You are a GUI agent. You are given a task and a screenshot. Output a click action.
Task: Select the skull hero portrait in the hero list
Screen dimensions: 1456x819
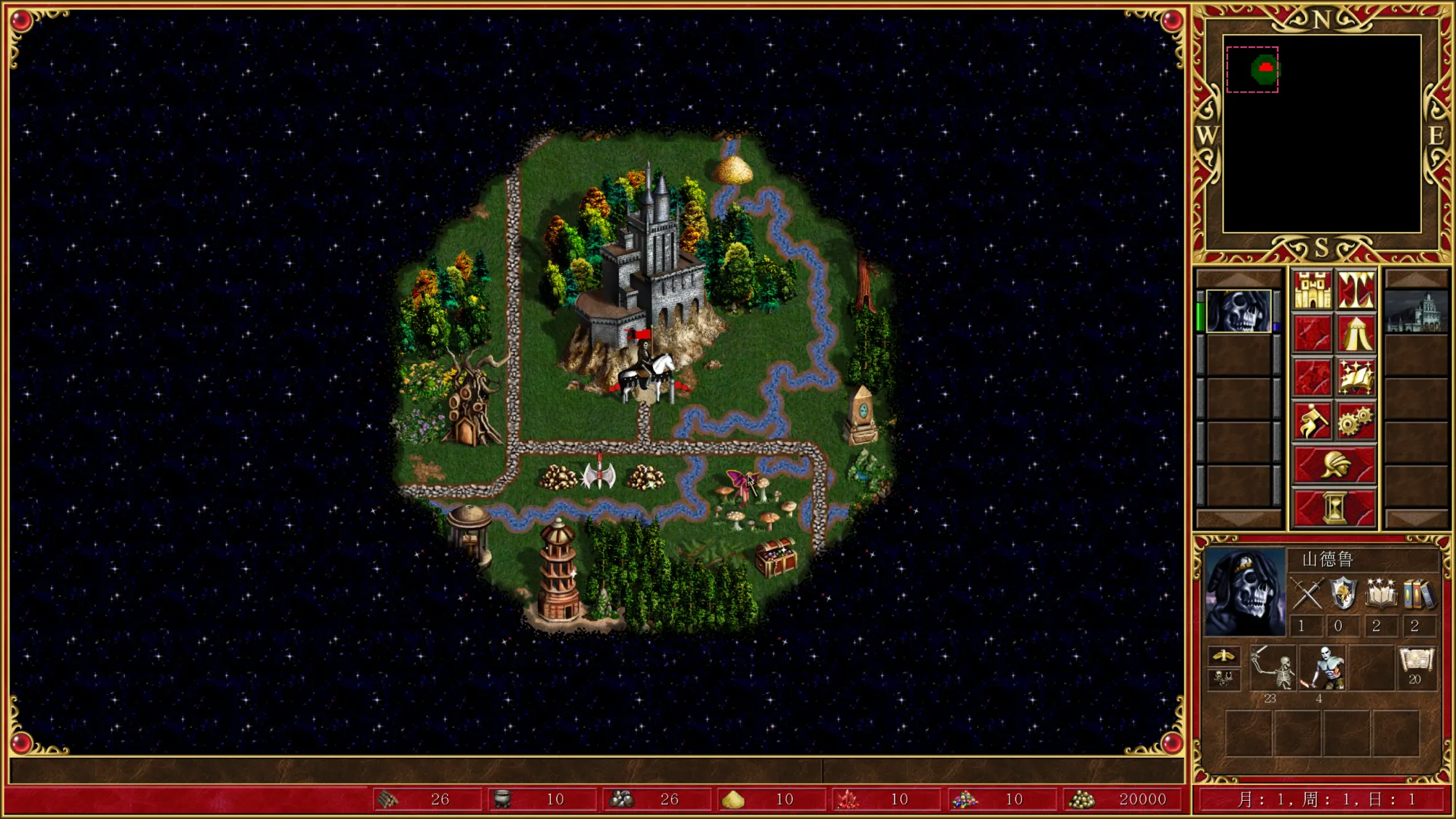(x=1238, y=312)
